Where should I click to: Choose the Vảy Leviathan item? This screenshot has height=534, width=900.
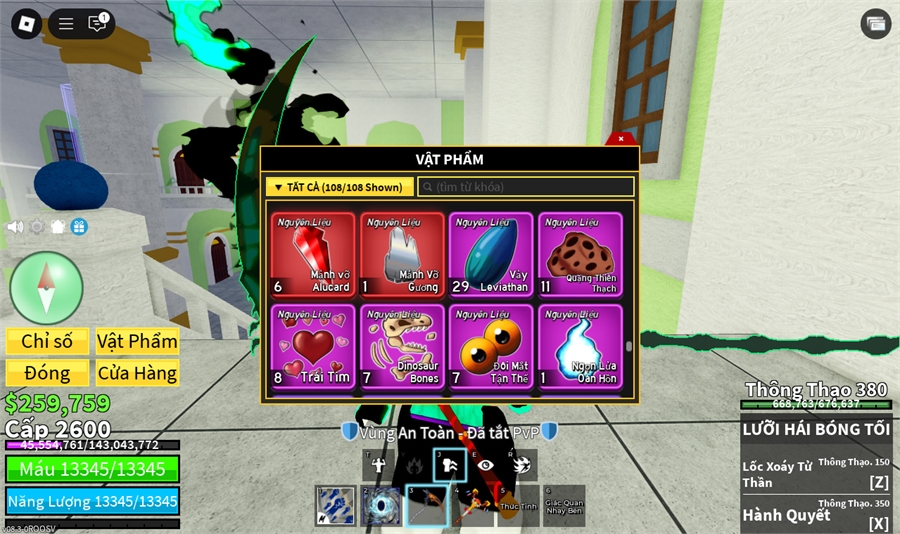(x=491, y=254)
